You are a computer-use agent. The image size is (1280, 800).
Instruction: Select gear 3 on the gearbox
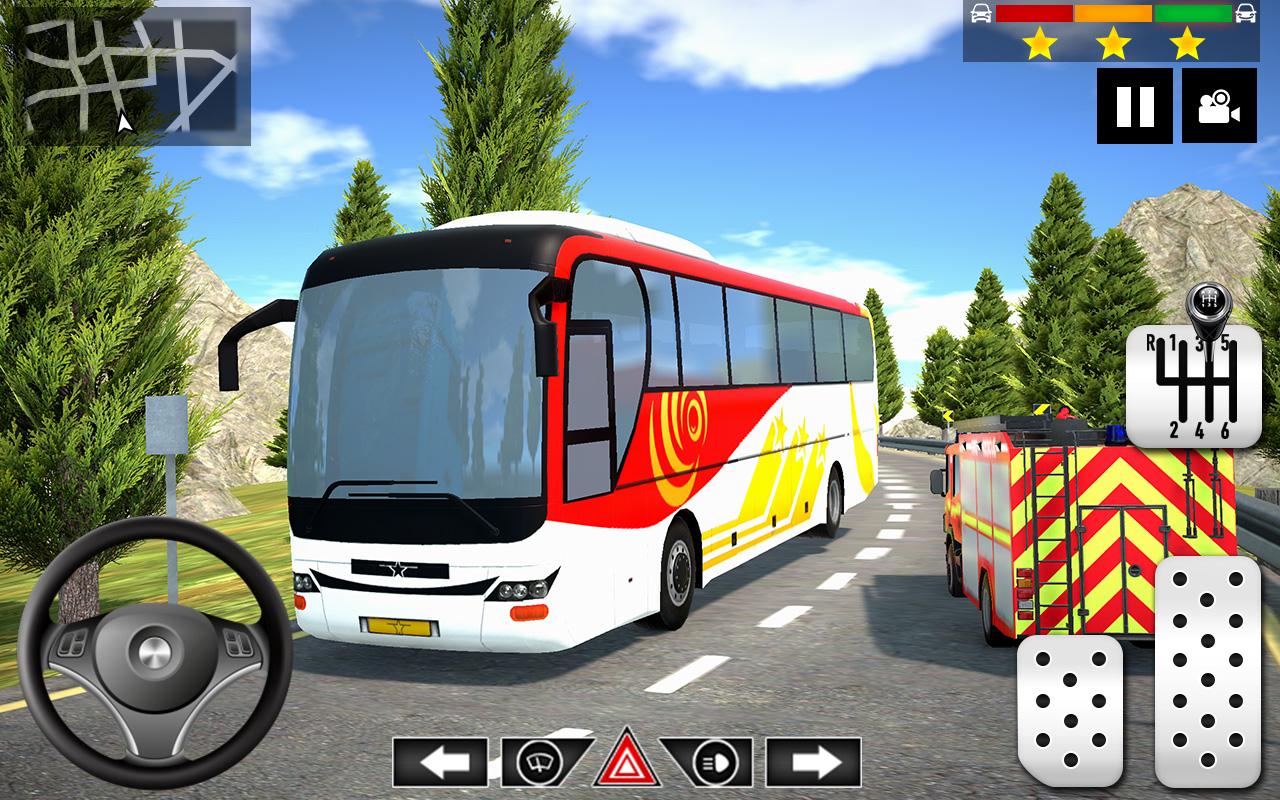click(x=1197, y=341)
